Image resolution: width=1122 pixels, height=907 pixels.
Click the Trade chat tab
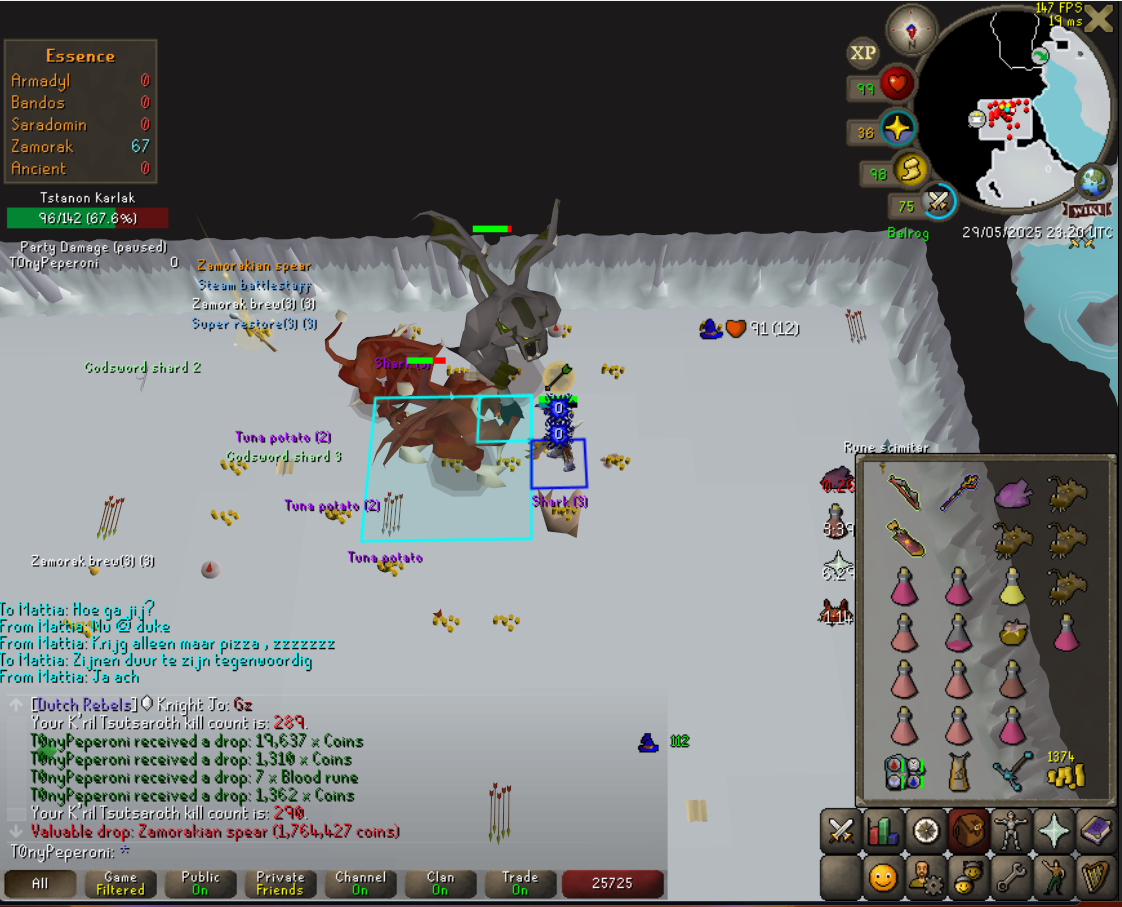(x=520, y=883)
